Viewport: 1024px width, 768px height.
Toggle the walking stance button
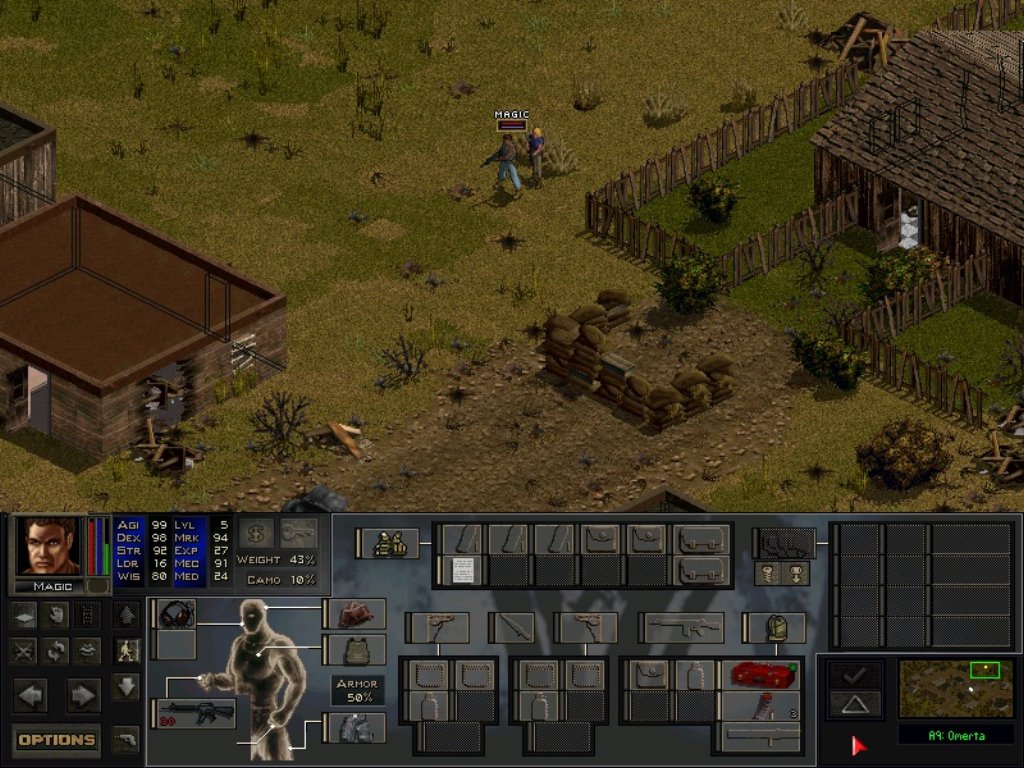point(126,650)
